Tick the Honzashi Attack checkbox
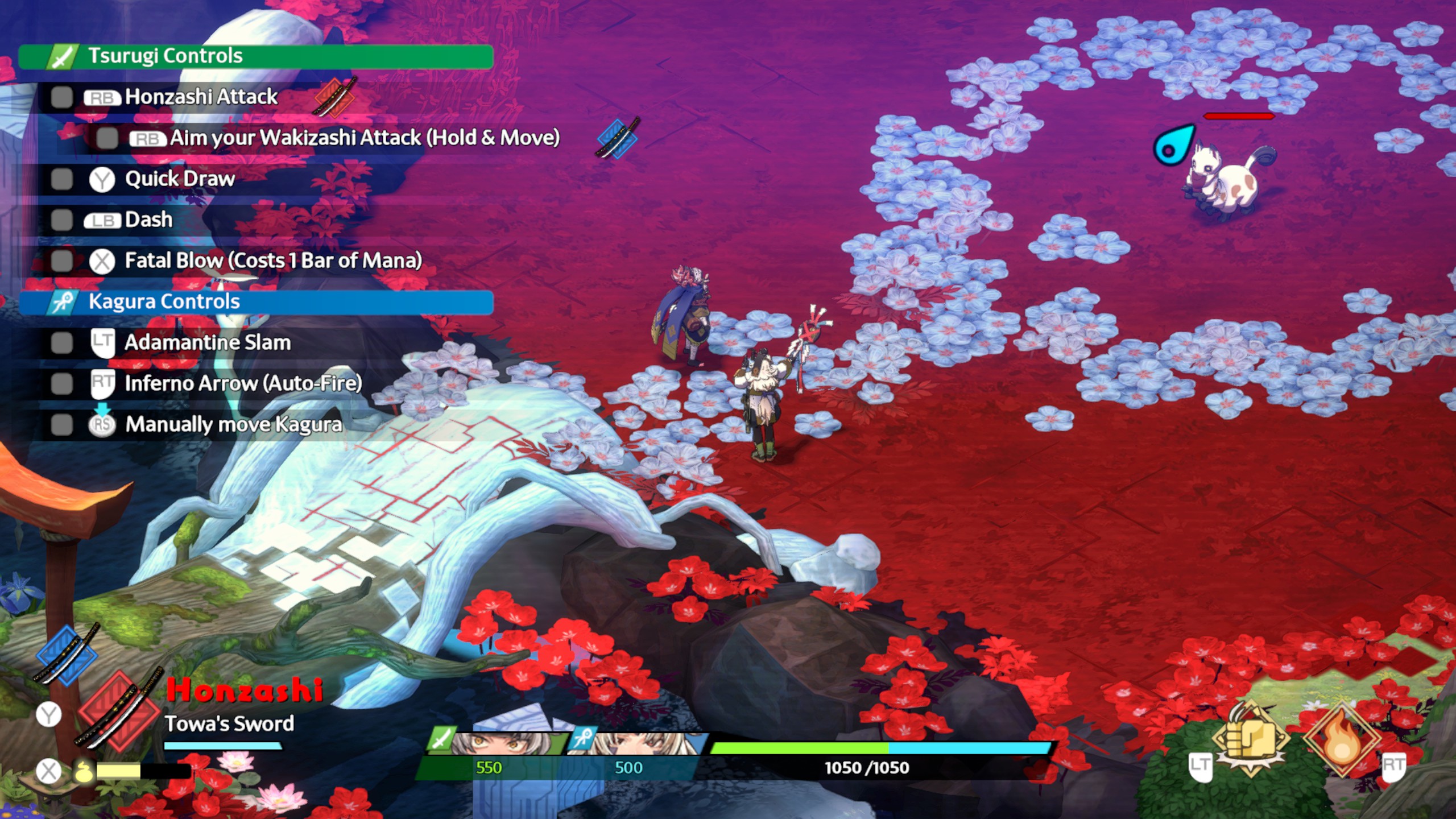1456x819 pixels. (x=61, y=97)
